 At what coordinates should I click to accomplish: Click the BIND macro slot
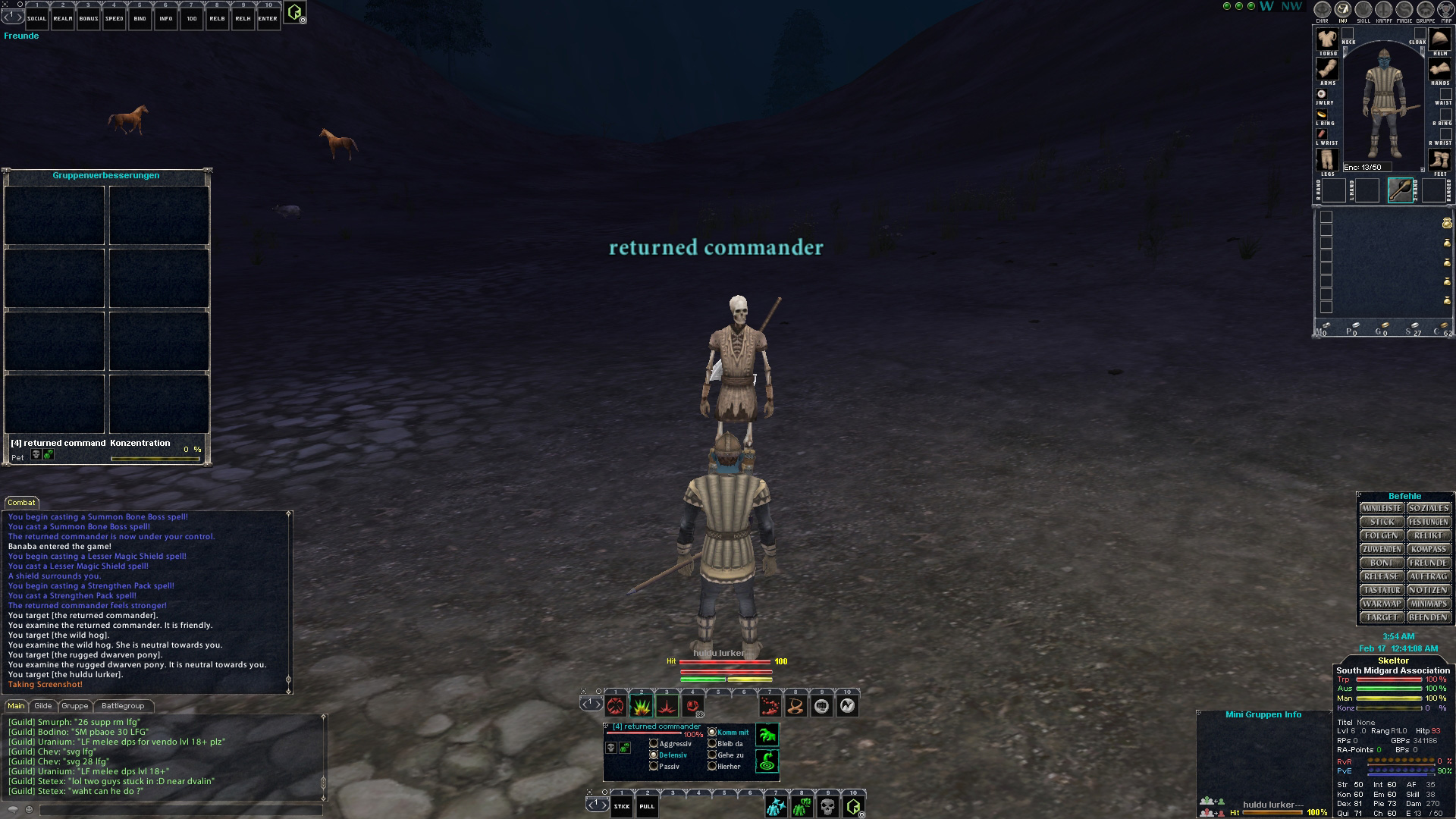click(x=140, y=17)
